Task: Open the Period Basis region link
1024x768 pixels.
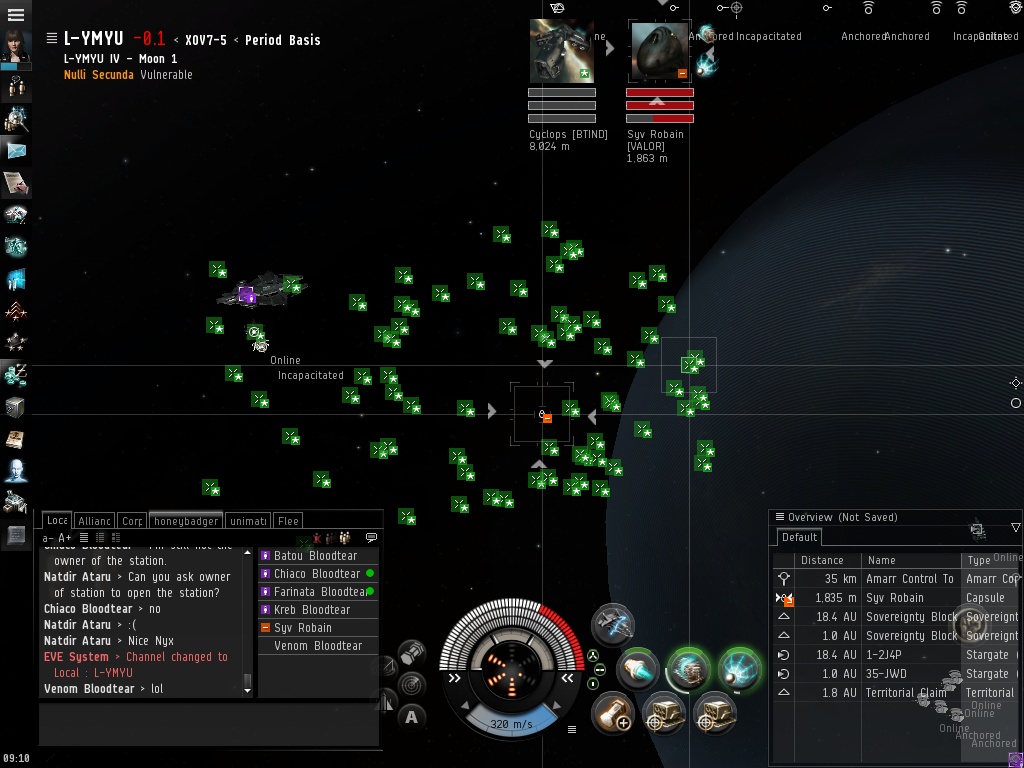Action: click(282, 40)
